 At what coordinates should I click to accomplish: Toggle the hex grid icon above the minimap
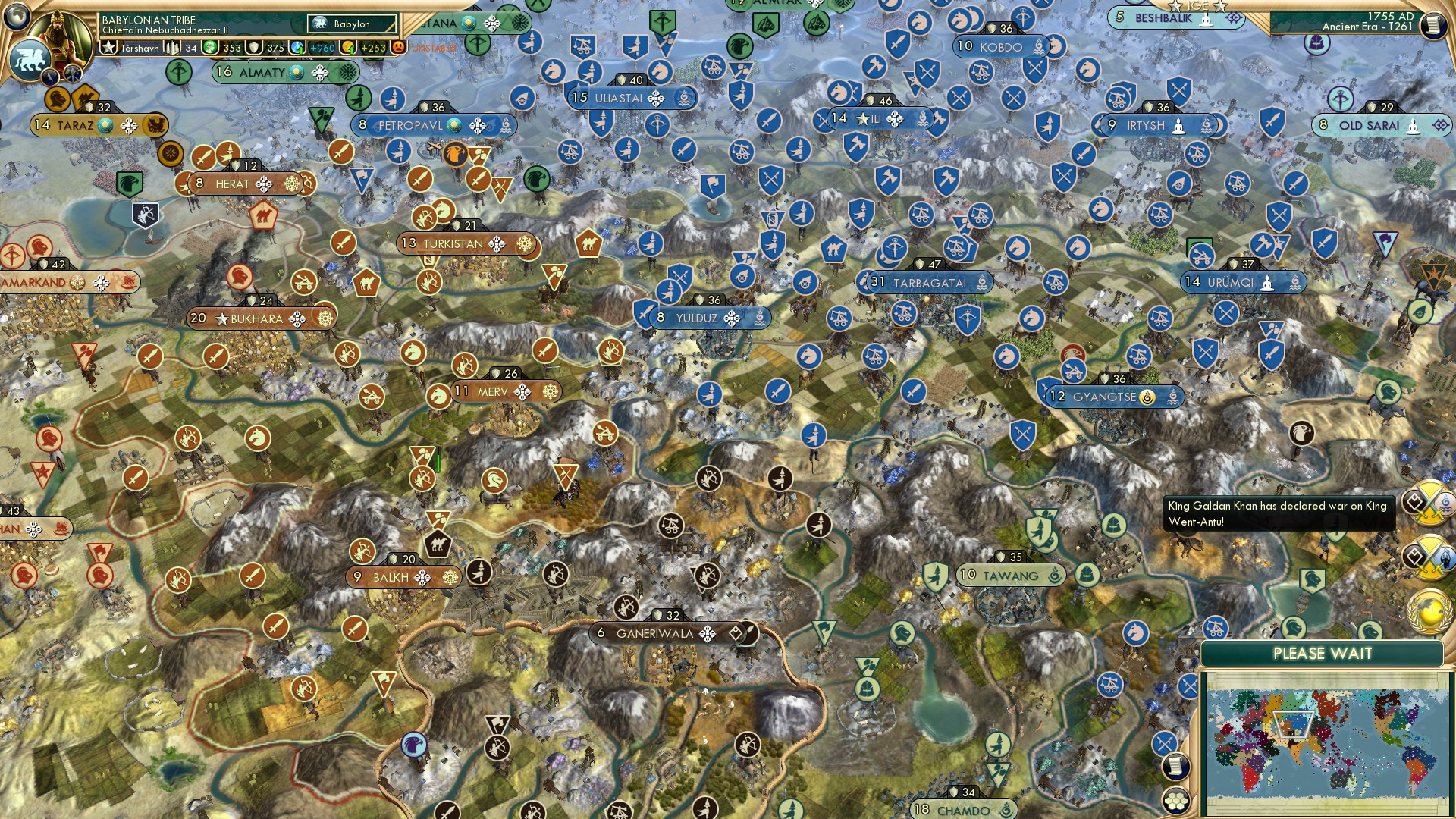point(1177,801)
